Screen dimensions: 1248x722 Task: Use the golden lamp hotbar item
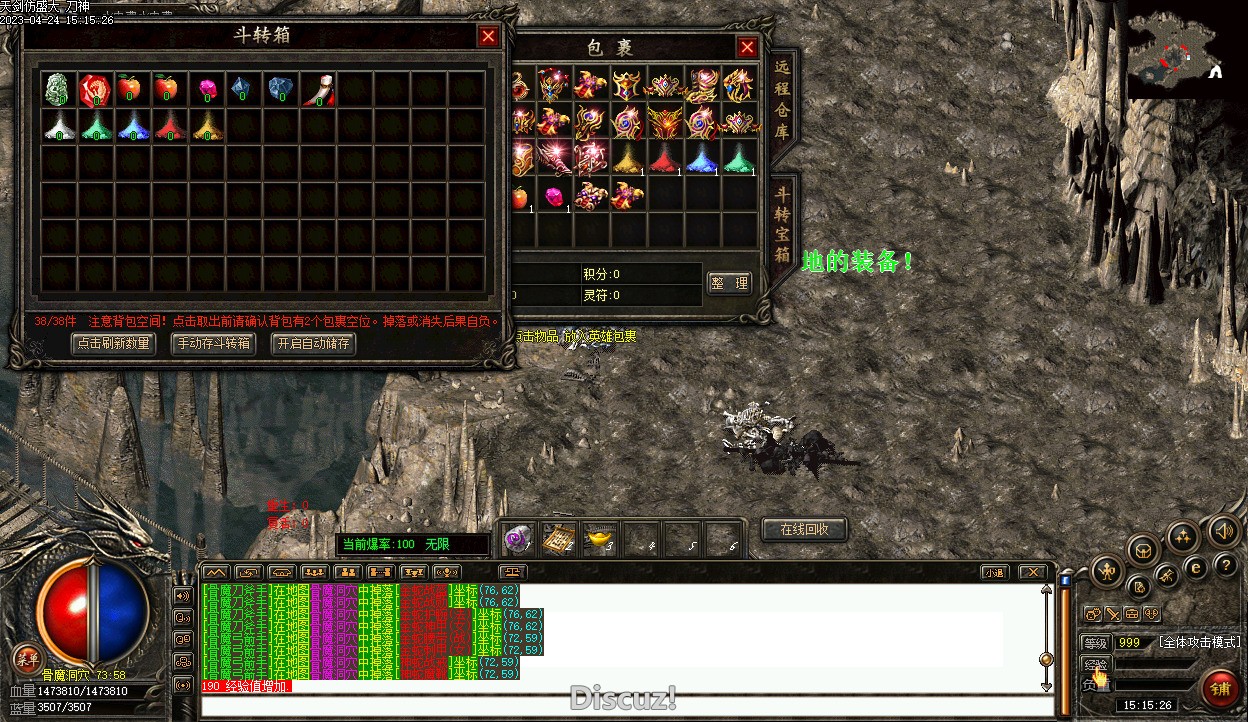coord(600,539)
